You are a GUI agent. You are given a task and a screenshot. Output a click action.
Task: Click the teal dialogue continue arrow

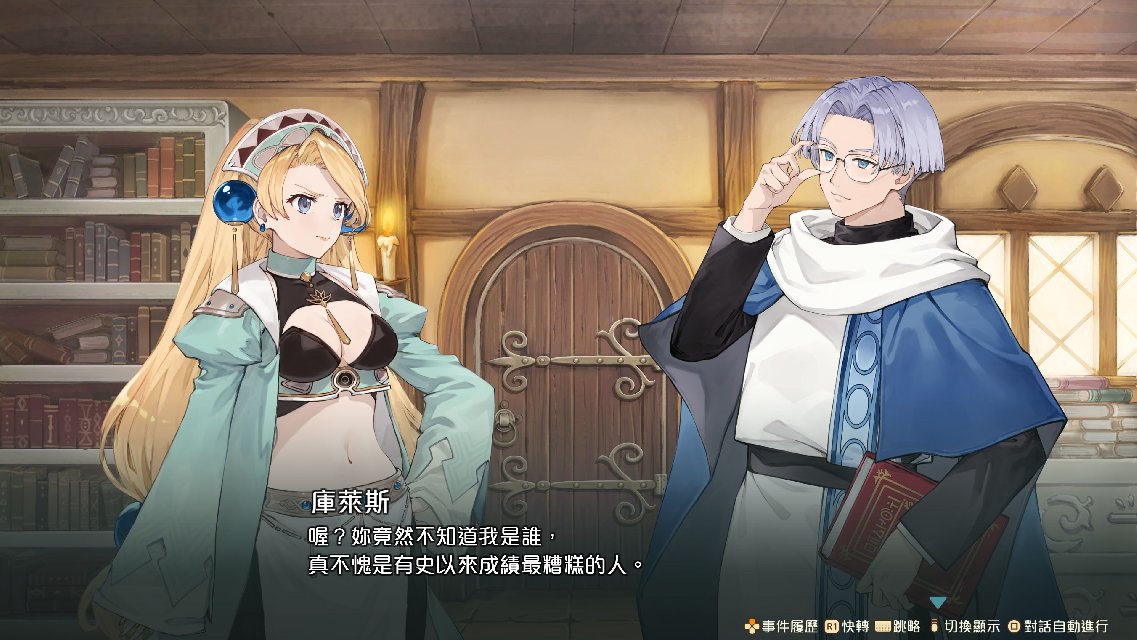938,602
